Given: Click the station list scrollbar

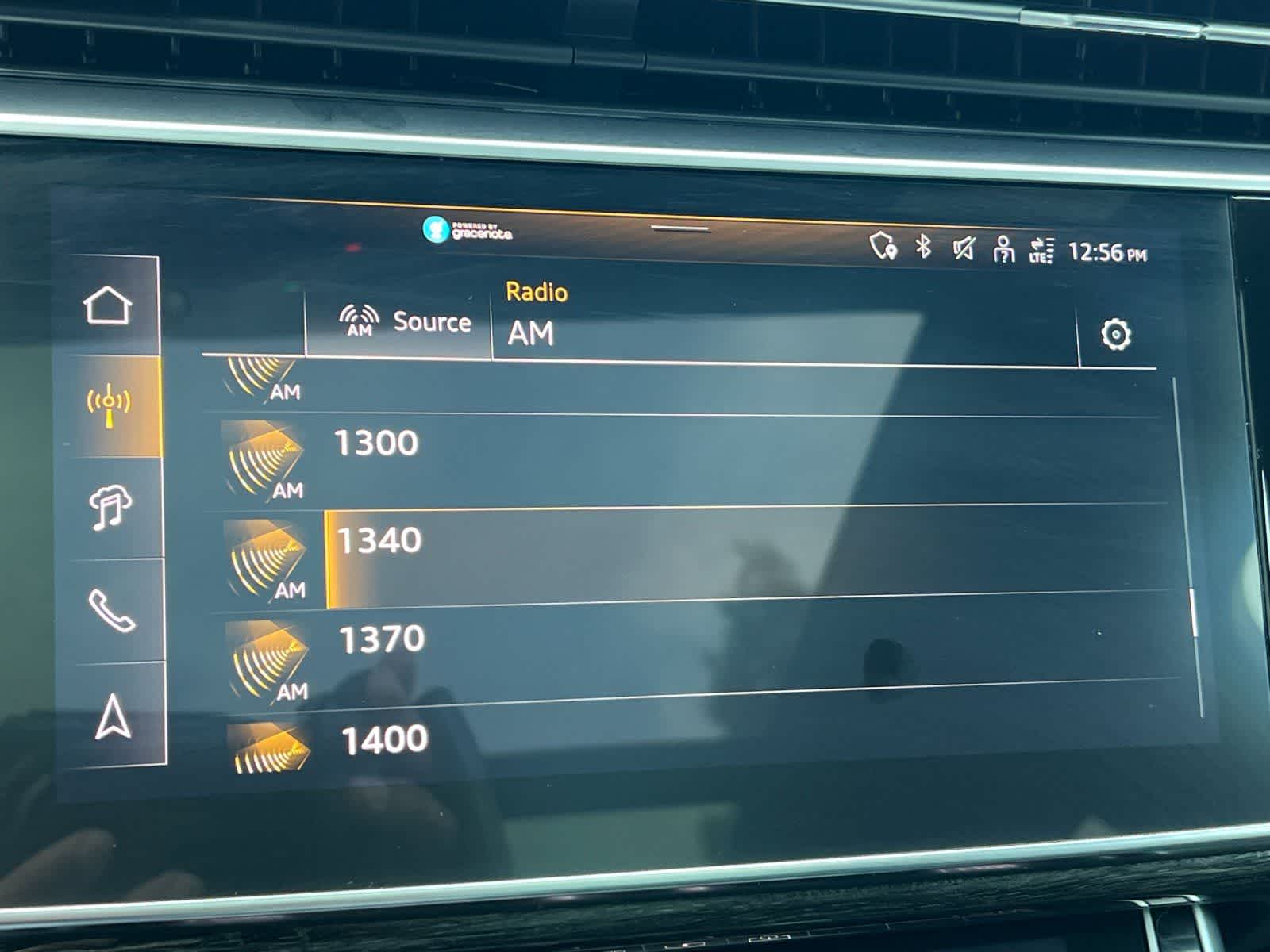Looking at the screenshot, I should coord(1194,612).
